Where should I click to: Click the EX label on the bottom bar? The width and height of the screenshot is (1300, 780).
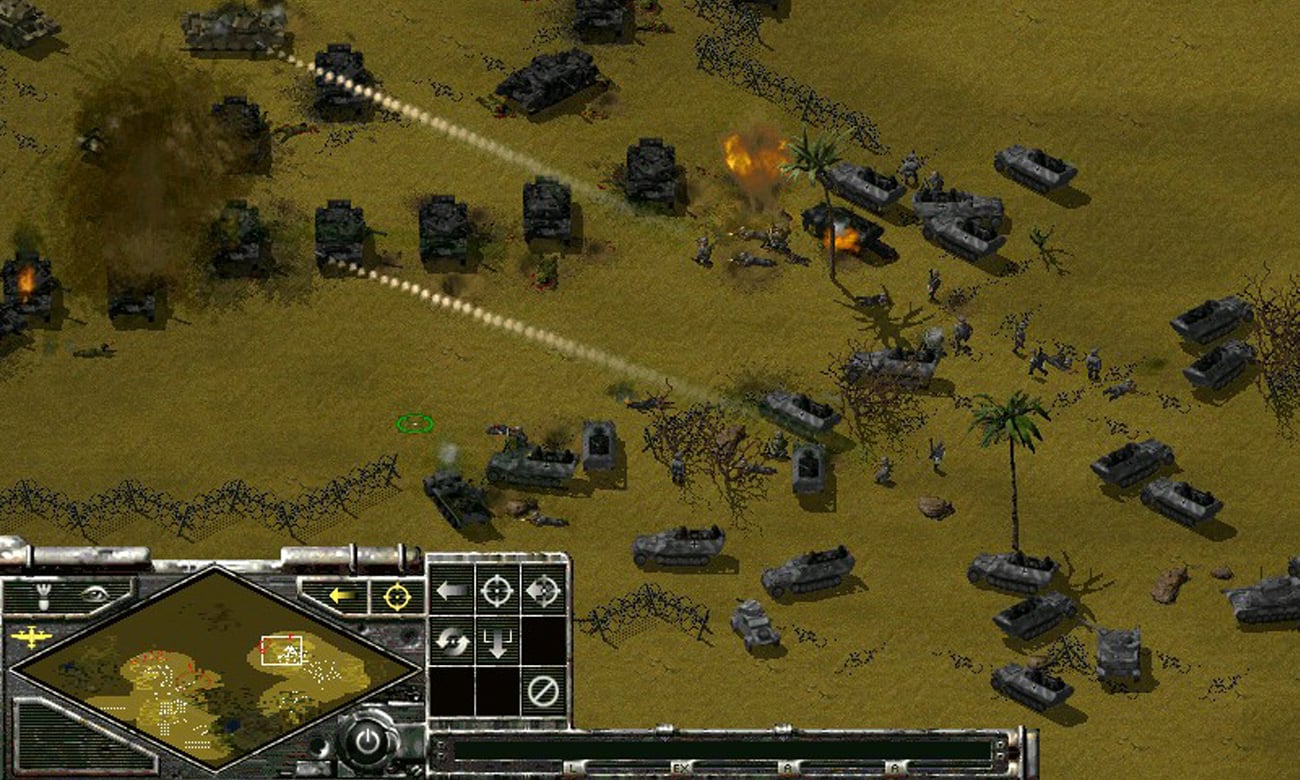(x=681, y=765)
